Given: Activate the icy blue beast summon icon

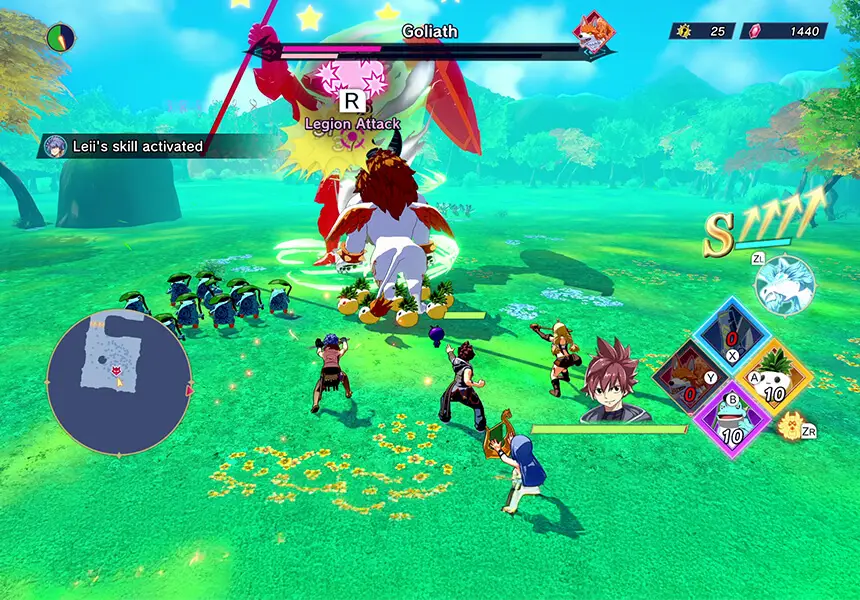Looking at the screenshot, I should click(x=786, y=286).
